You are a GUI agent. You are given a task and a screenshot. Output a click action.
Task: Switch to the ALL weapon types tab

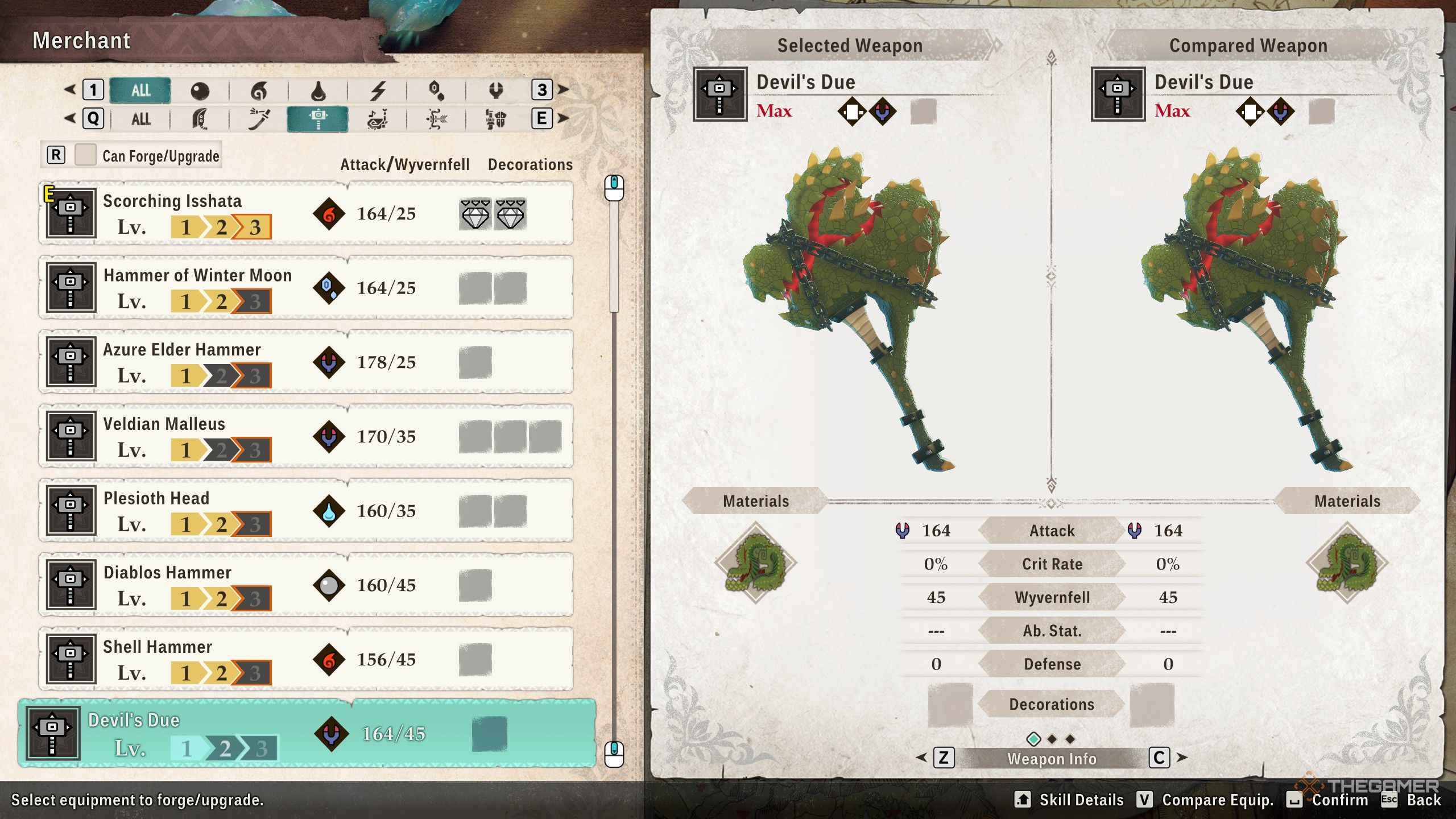[x=140, y=119]
